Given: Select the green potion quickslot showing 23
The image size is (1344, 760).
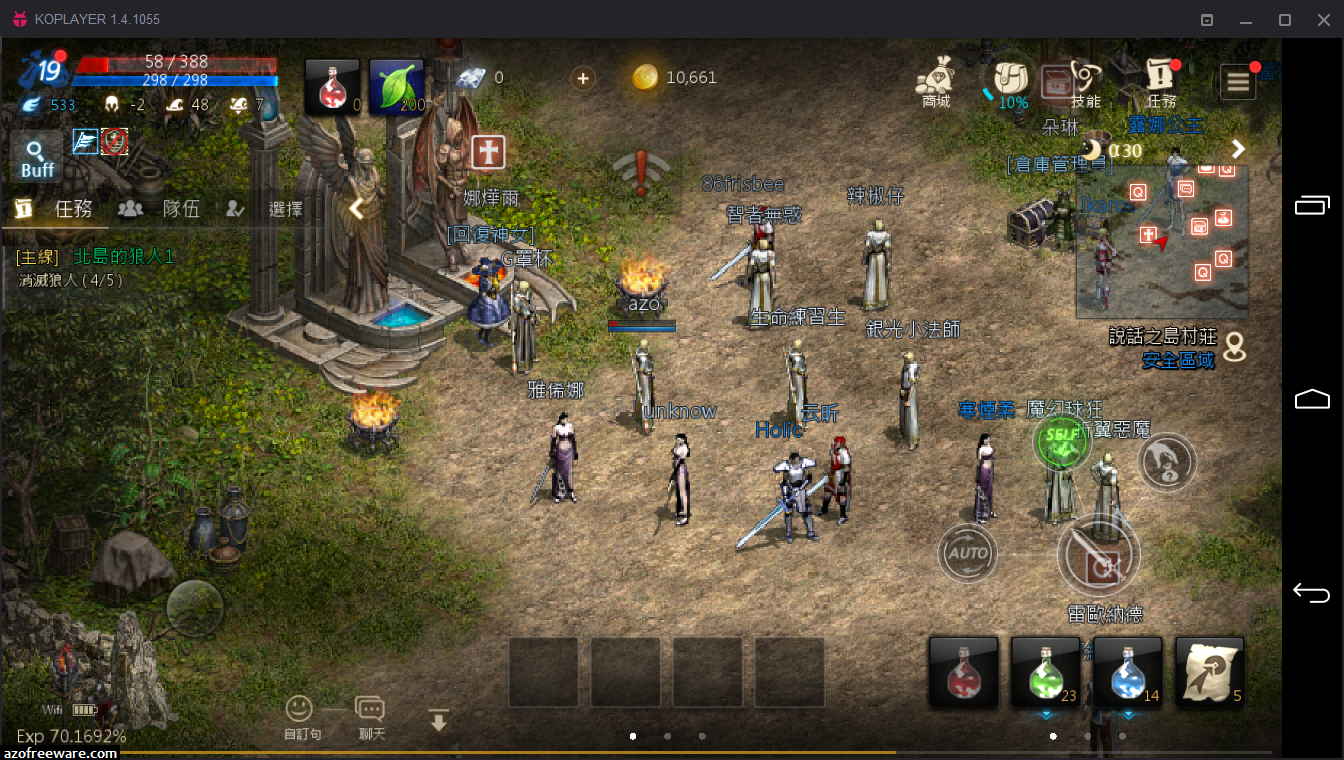Looking at the screenshot, I should [x=1045, y=673].
